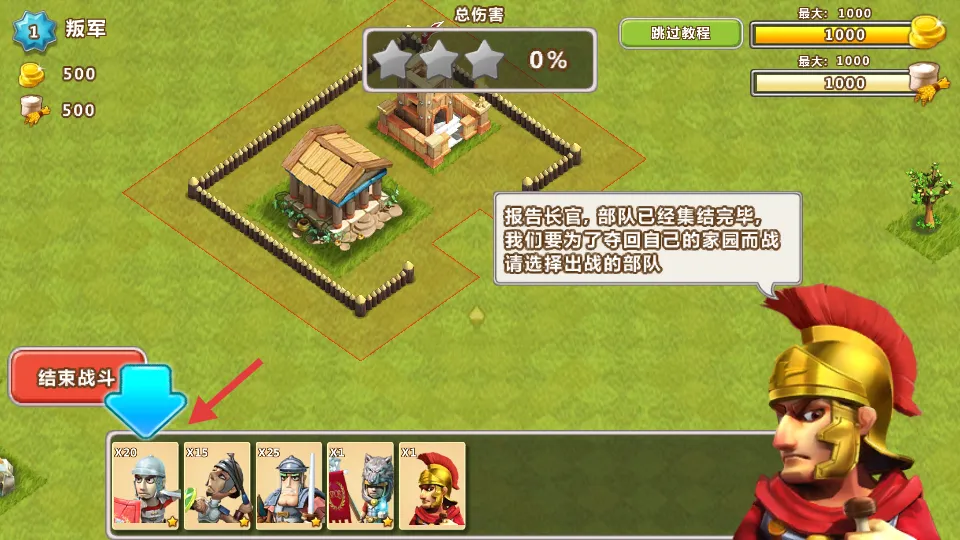
Task: Select the wolf-hood standard bearer card
Action: pos(360,485)
